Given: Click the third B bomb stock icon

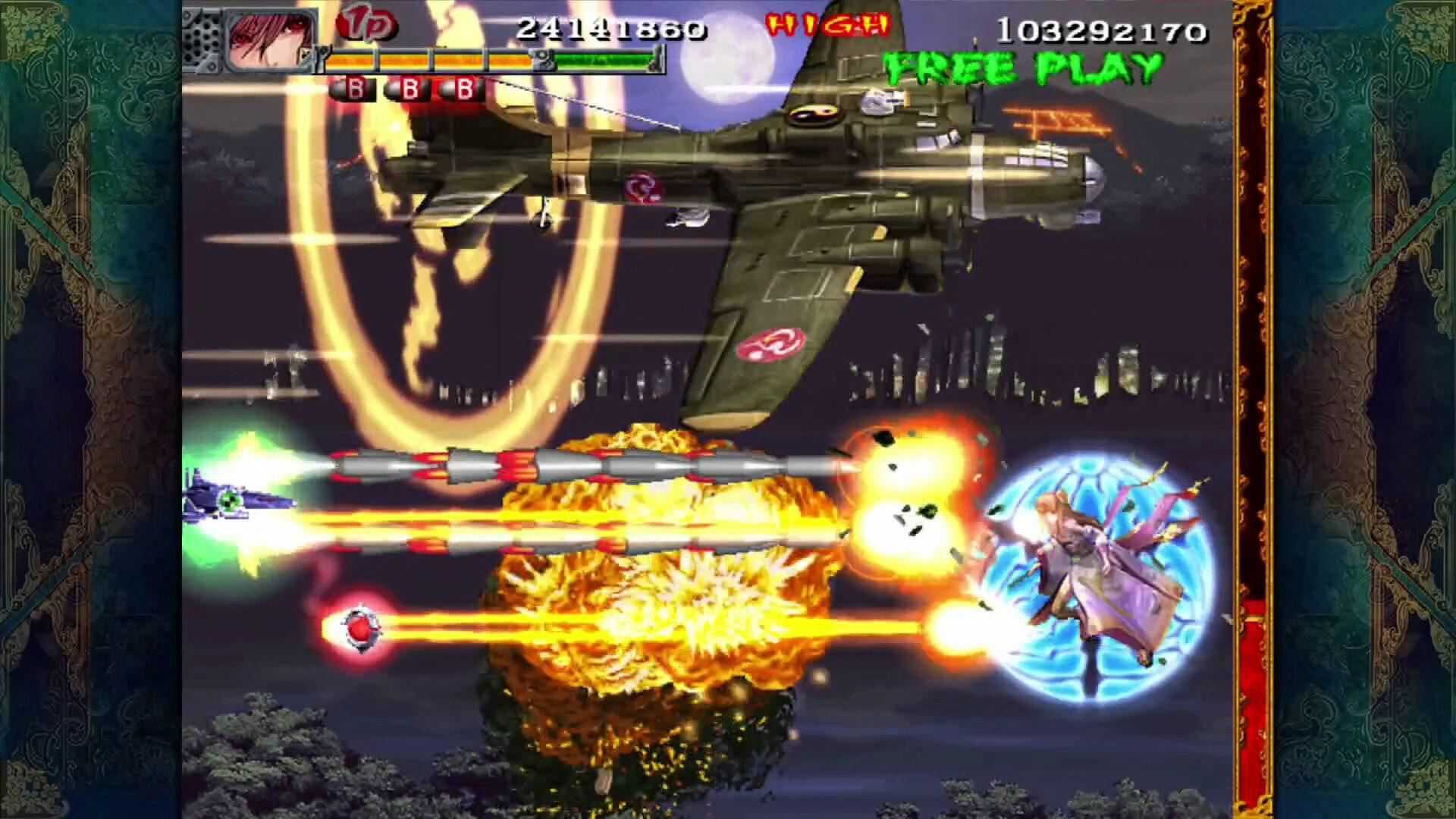Looking at the screenshot, I should [463, 89].
